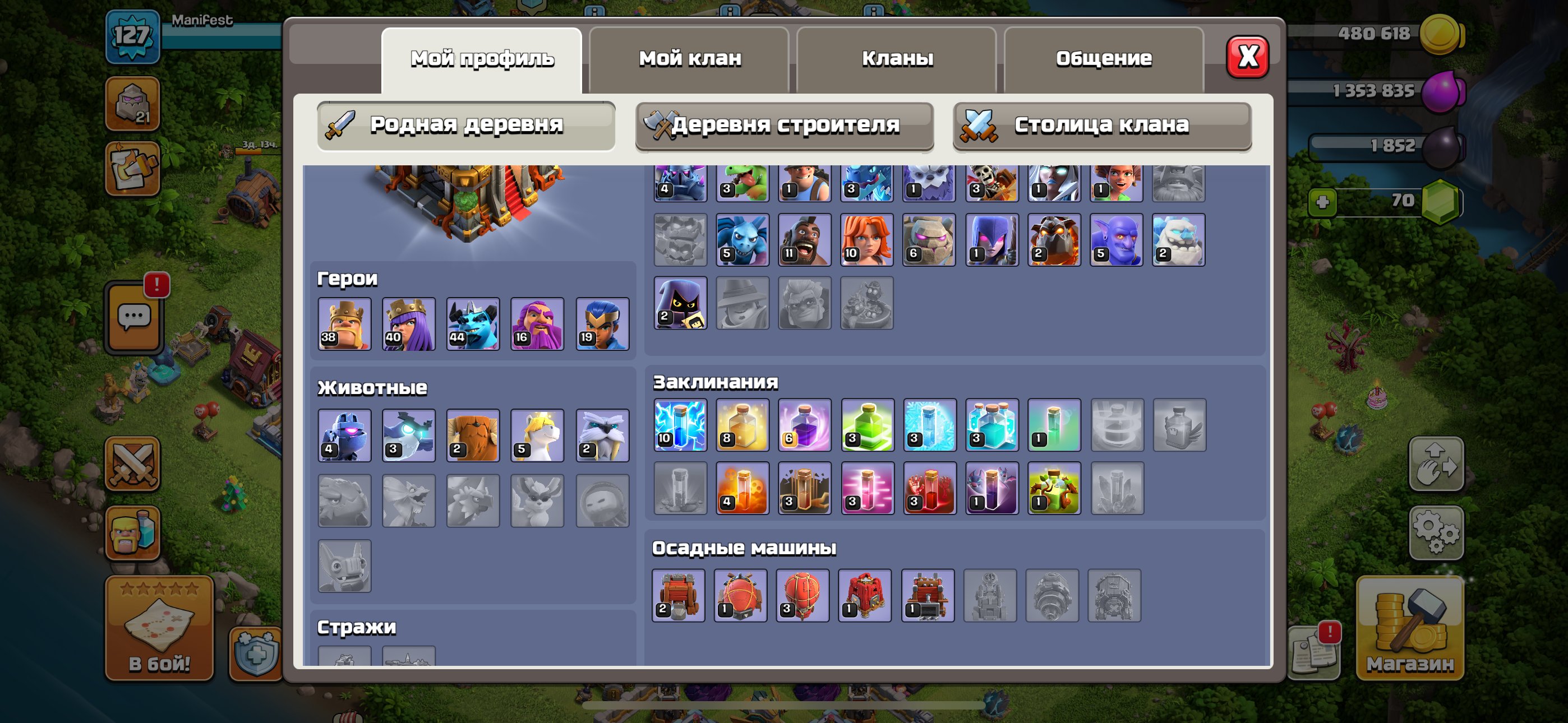Click the Hog Rider troop icon
The width and height of the screenshot is (1568, 723).
pos(806,239)
